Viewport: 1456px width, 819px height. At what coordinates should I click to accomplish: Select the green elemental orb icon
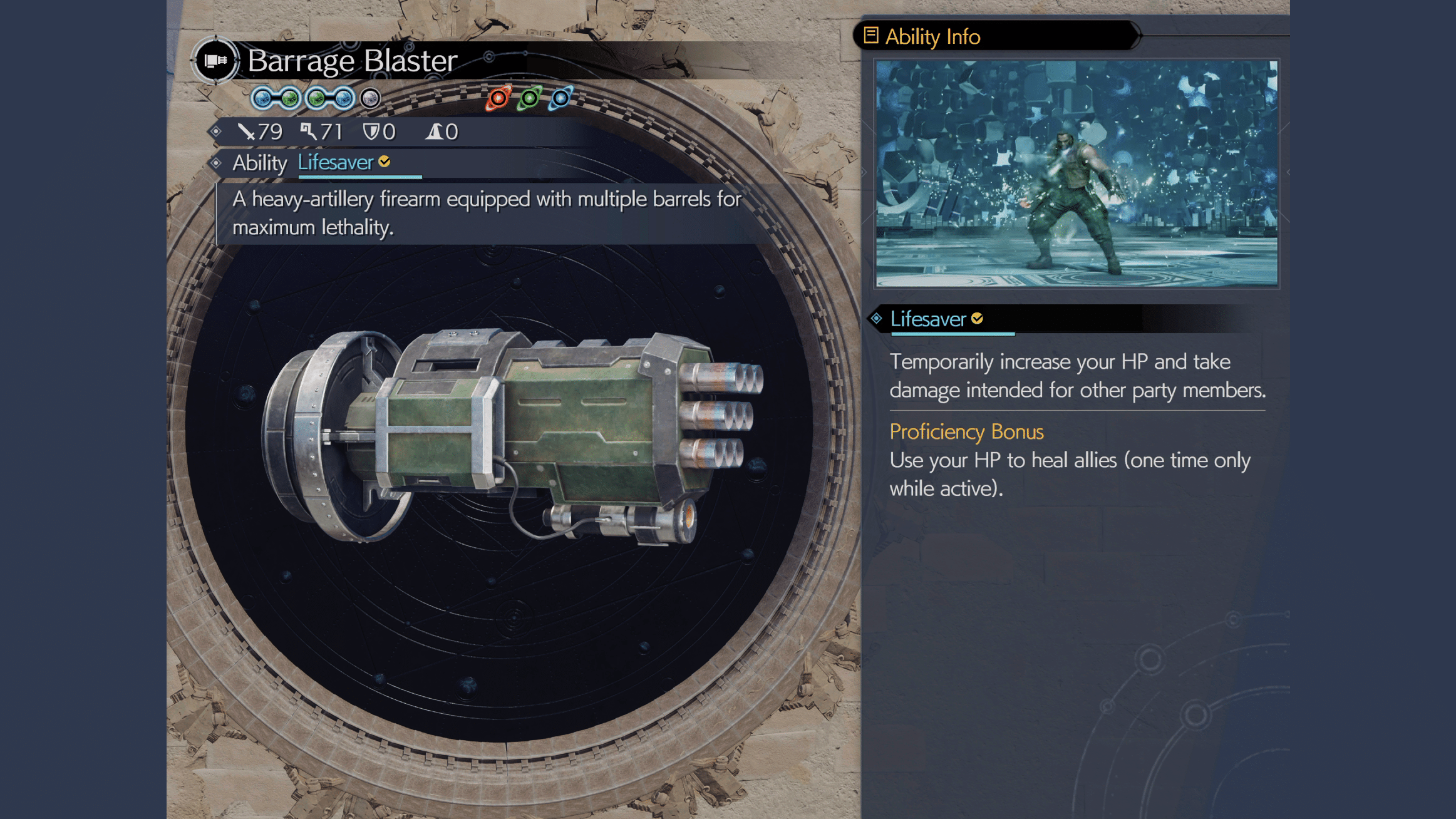[x=529, y=98]
